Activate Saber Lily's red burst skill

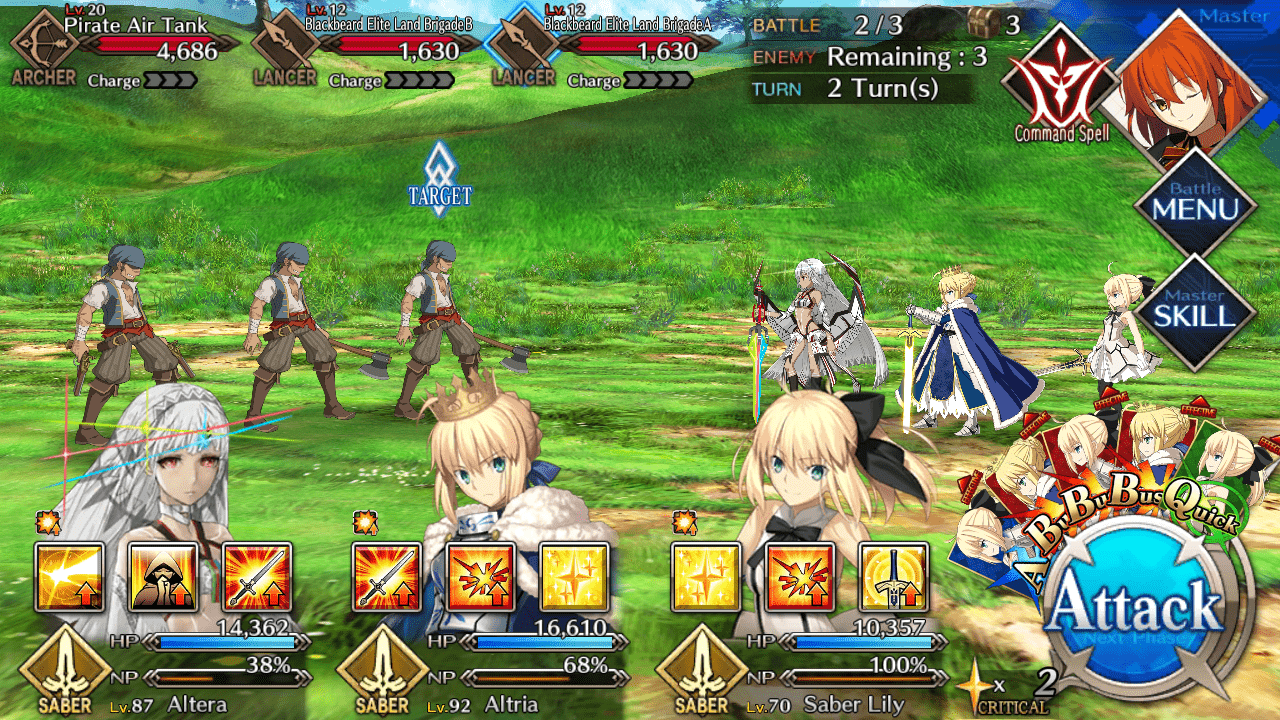tap(800, 577)
